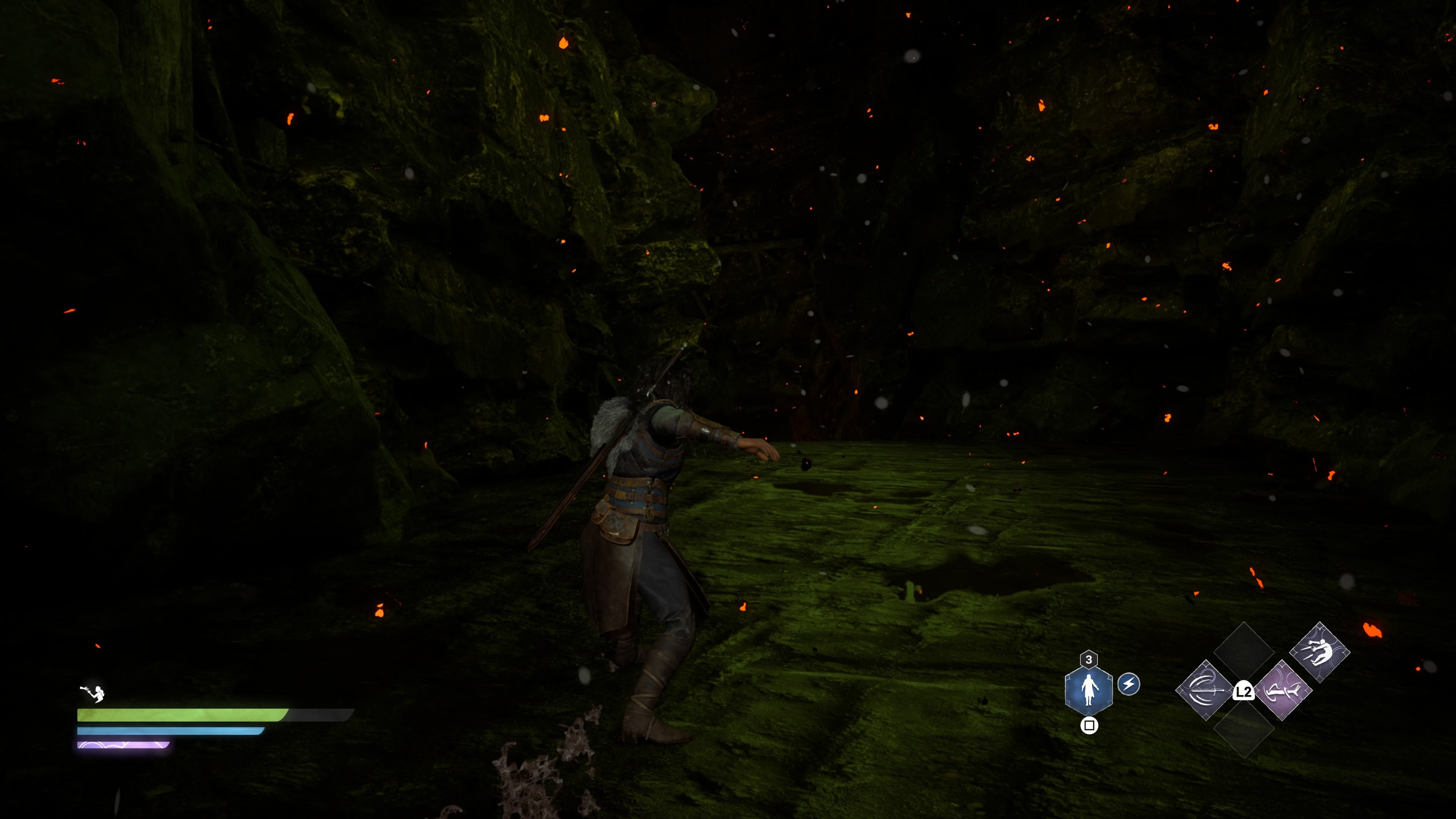Select the blue hexagon character silhouette icon
The image size is (1456, 819).
[1088, 689]
